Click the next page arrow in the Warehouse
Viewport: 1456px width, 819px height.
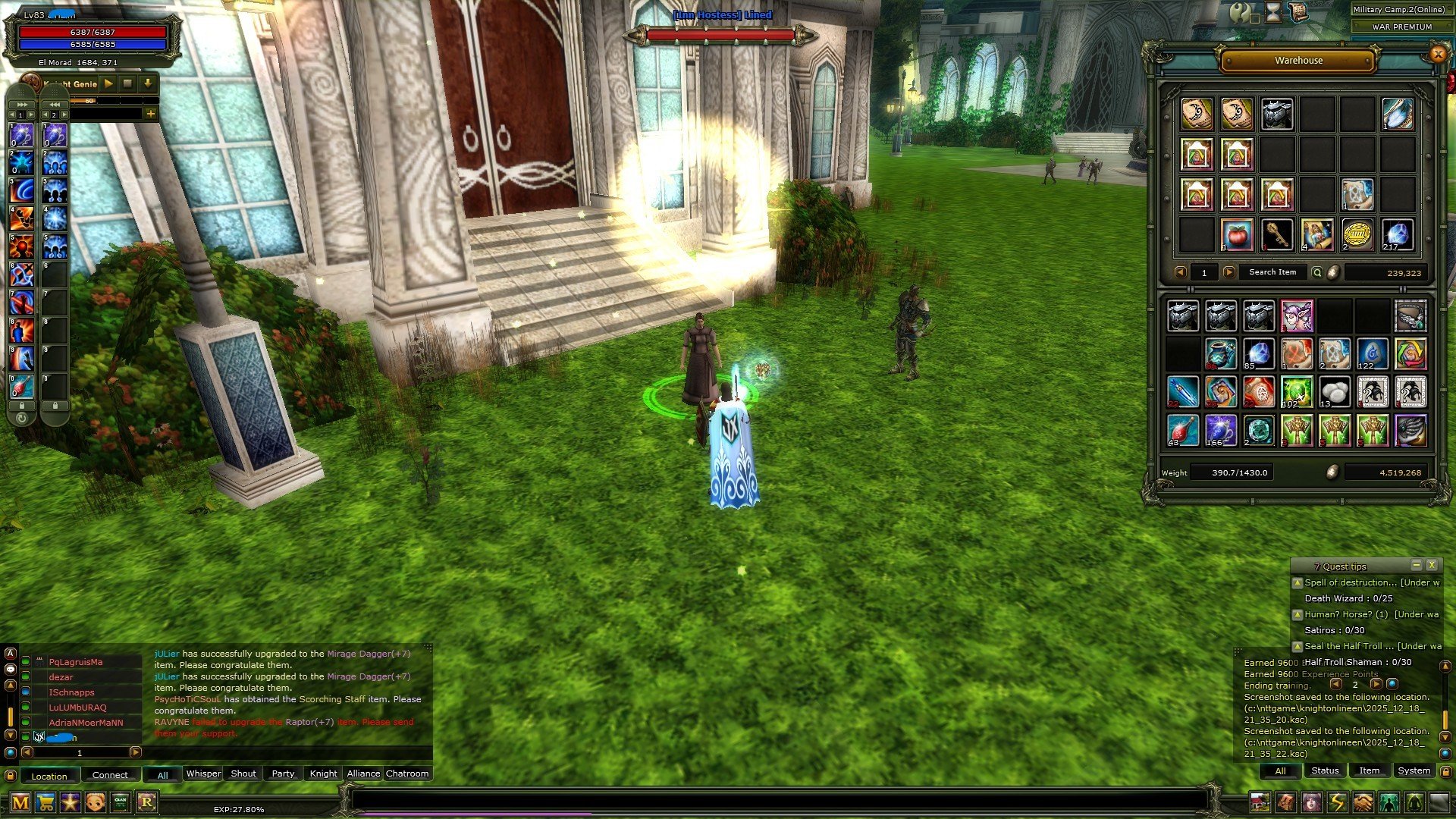tap(1229, 271)
